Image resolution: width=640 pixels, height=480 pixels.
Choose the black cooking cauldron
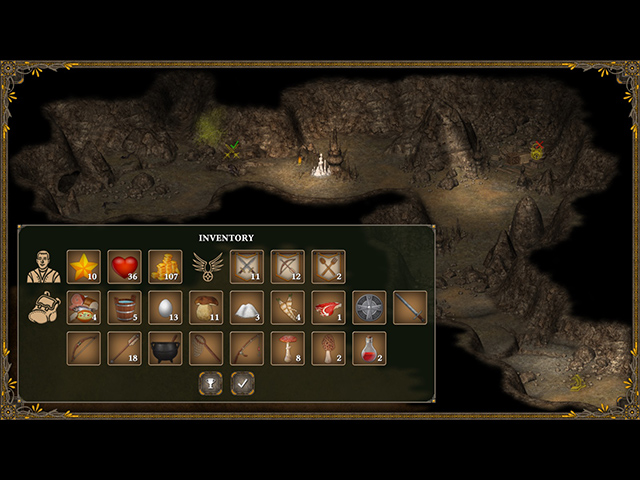(166, 349)
